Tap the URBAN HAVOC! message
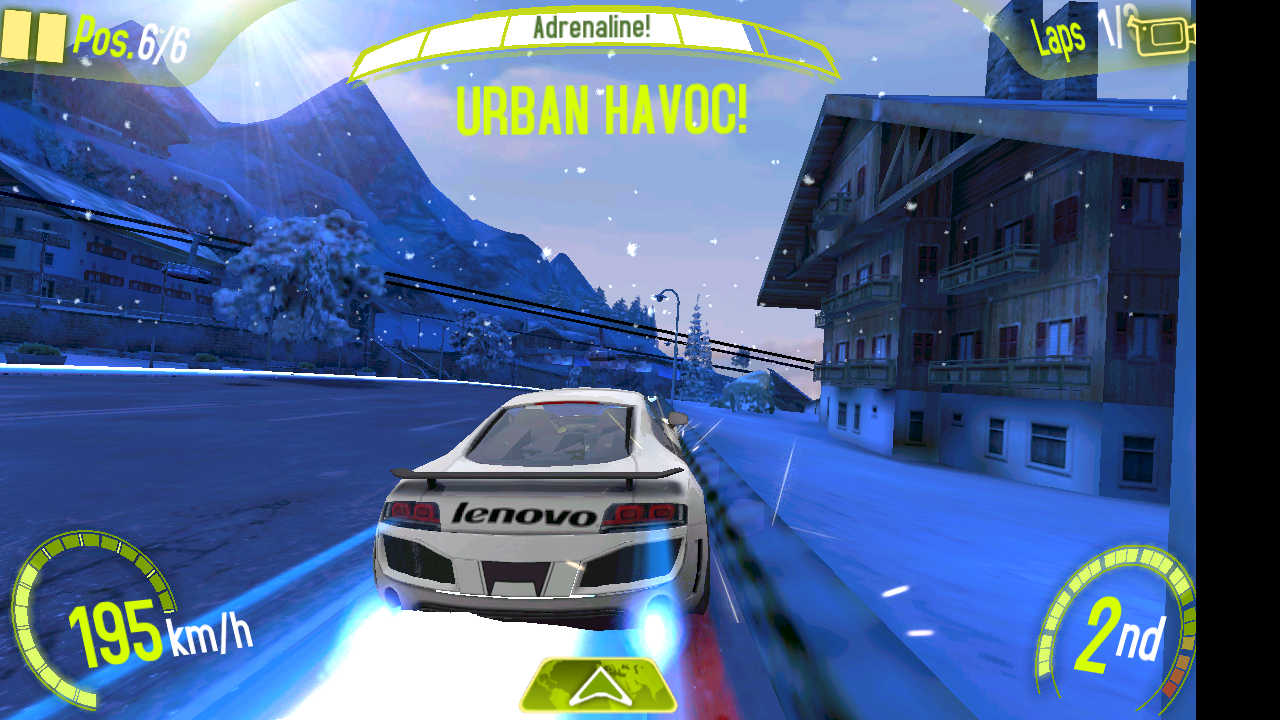Screen dimensions: 1280x720 point(600,113)
